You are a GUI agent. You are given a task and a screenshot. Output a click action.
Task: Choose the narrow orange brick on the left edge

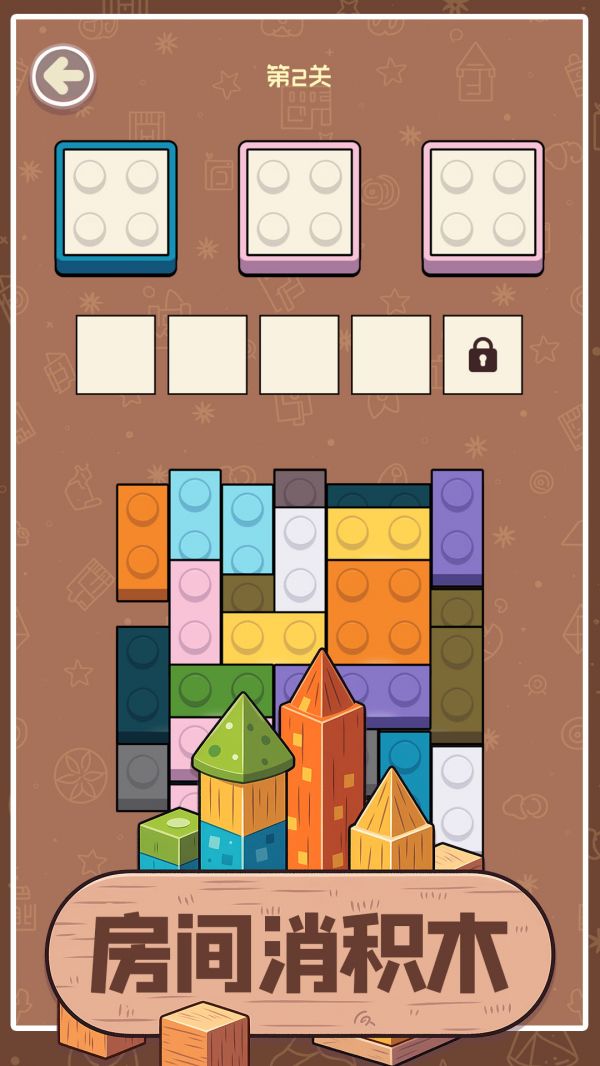(142, 541)
